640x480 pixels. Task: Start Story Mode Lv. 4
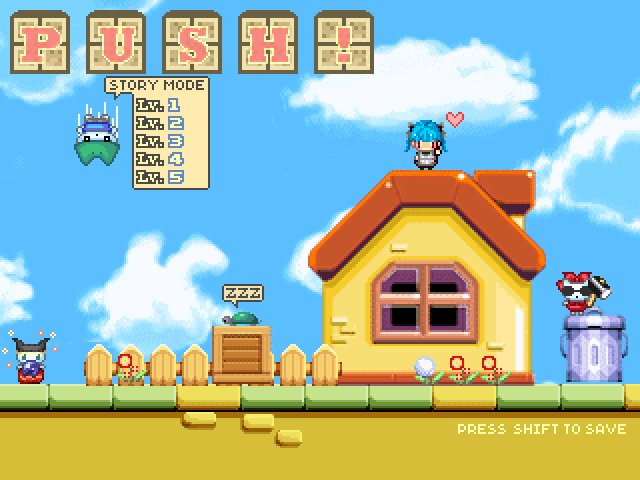pos(159,159)
